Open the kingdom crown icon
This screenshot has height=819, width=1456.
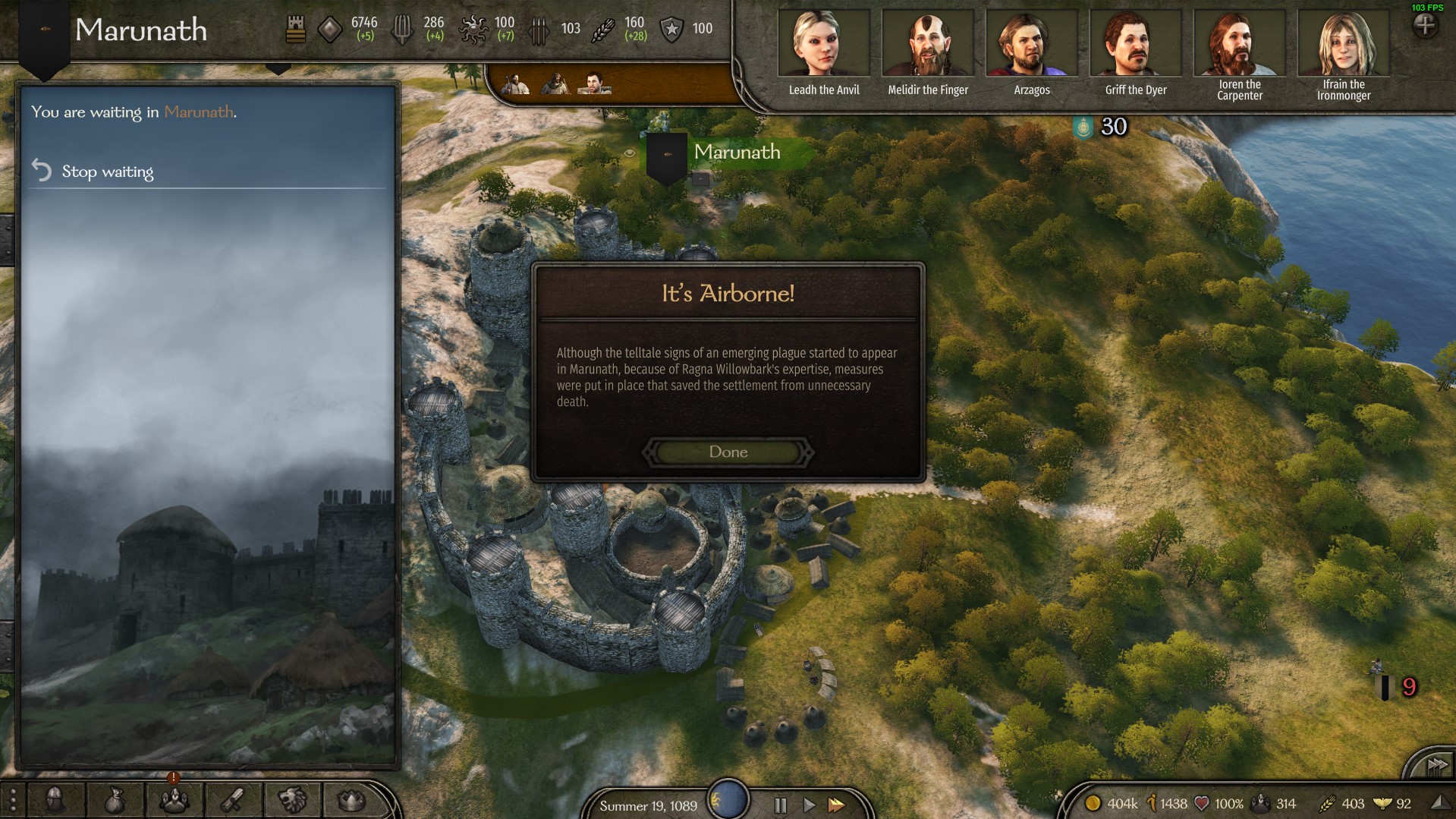351,800
